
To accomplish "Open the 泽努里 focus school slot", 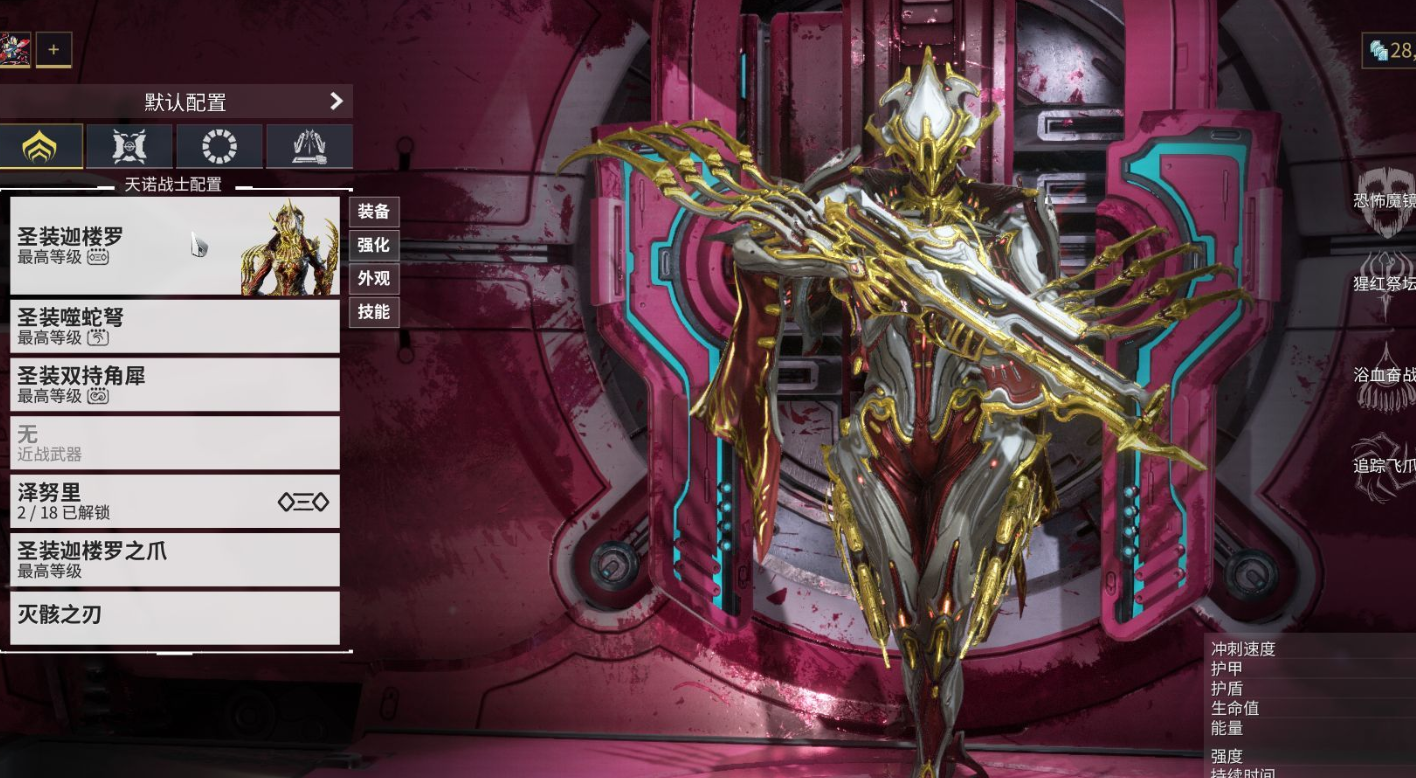I will [x=175, y=501].
